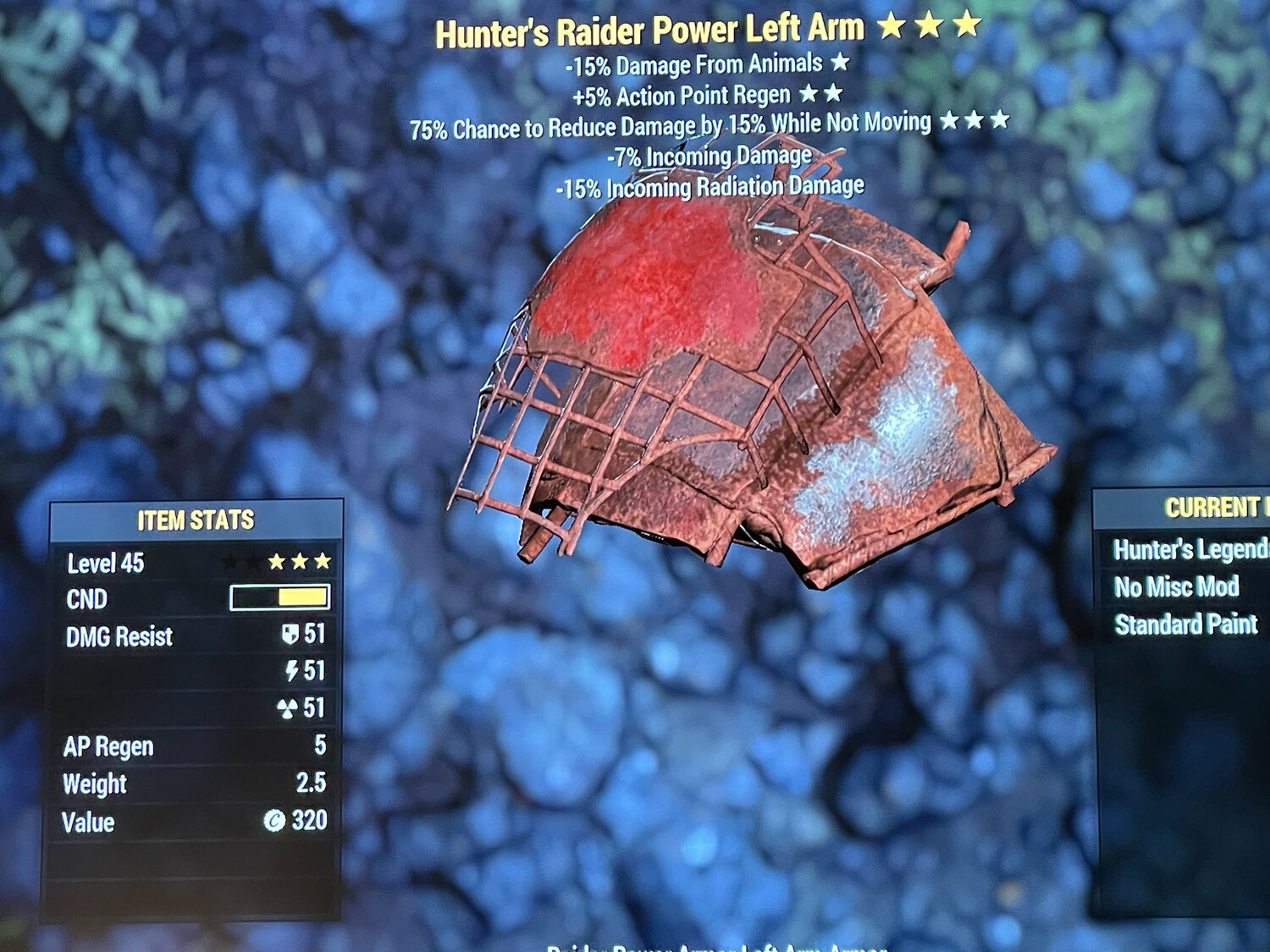Open the ITEM STATS panel header
Image resolution: width=1270 pixels, height=952 pixels.
196,520
